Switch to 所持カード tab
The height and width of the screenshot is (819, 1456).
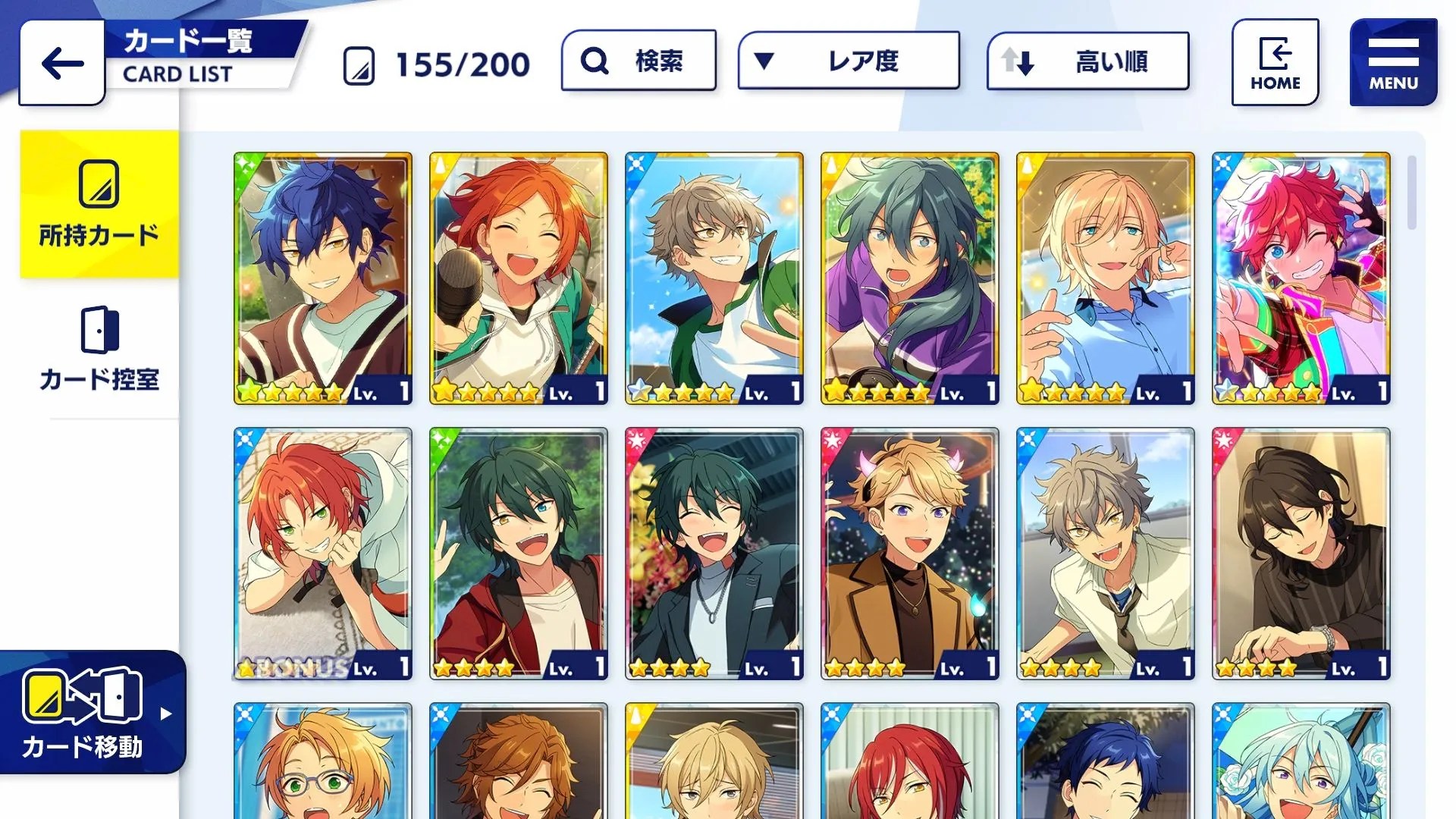pyautogui.click(x=99, y=203)
